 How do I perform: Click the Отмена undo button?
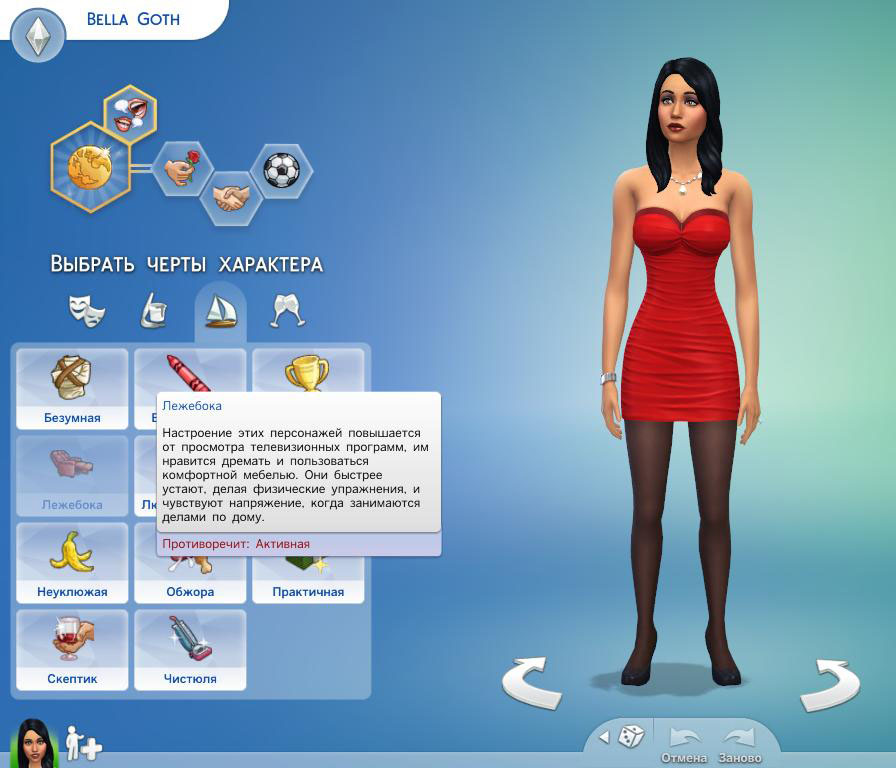[x=684, y=742]
